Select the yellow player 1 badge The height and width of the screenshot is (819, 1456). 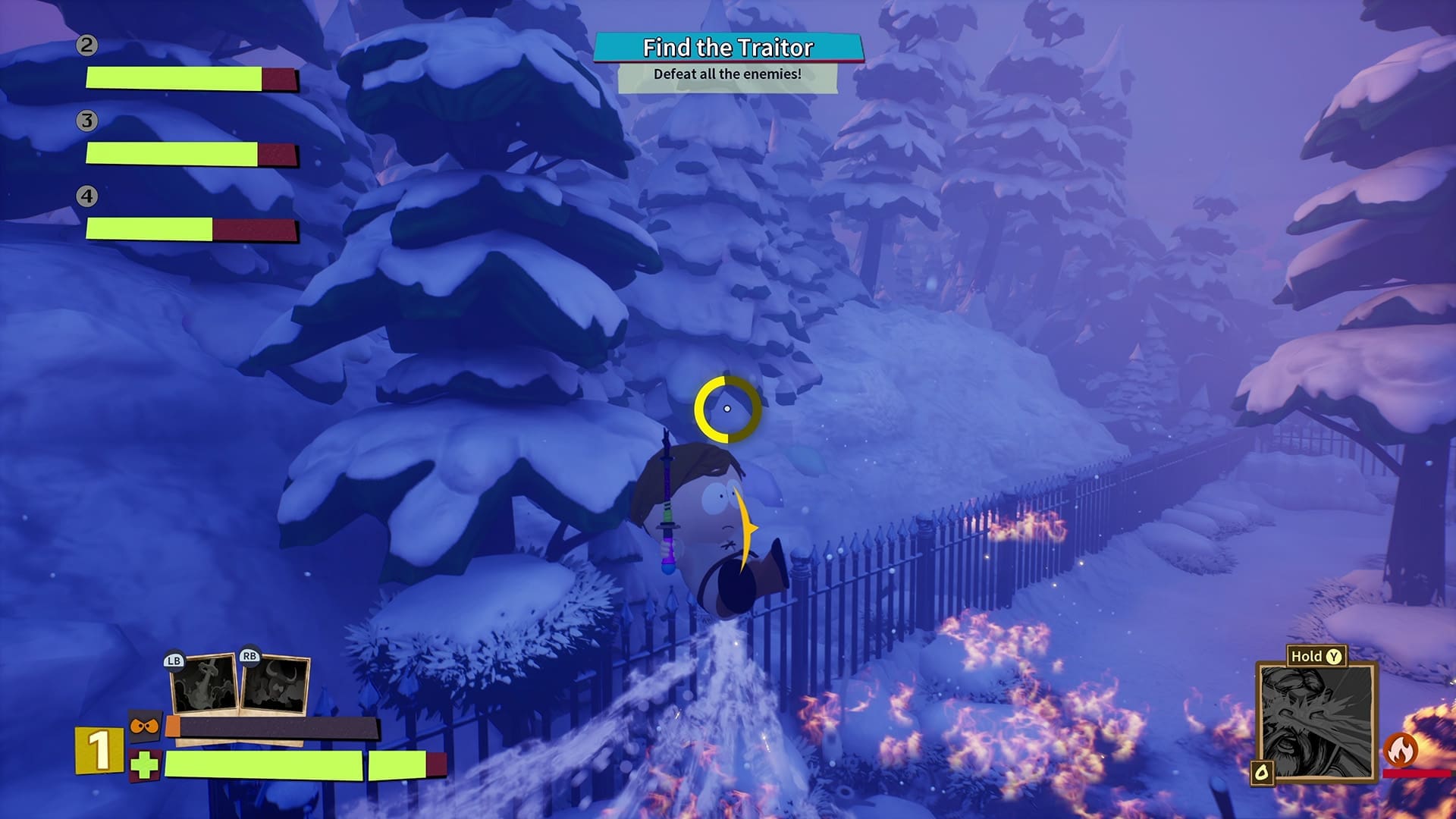[x=99, y=750]
